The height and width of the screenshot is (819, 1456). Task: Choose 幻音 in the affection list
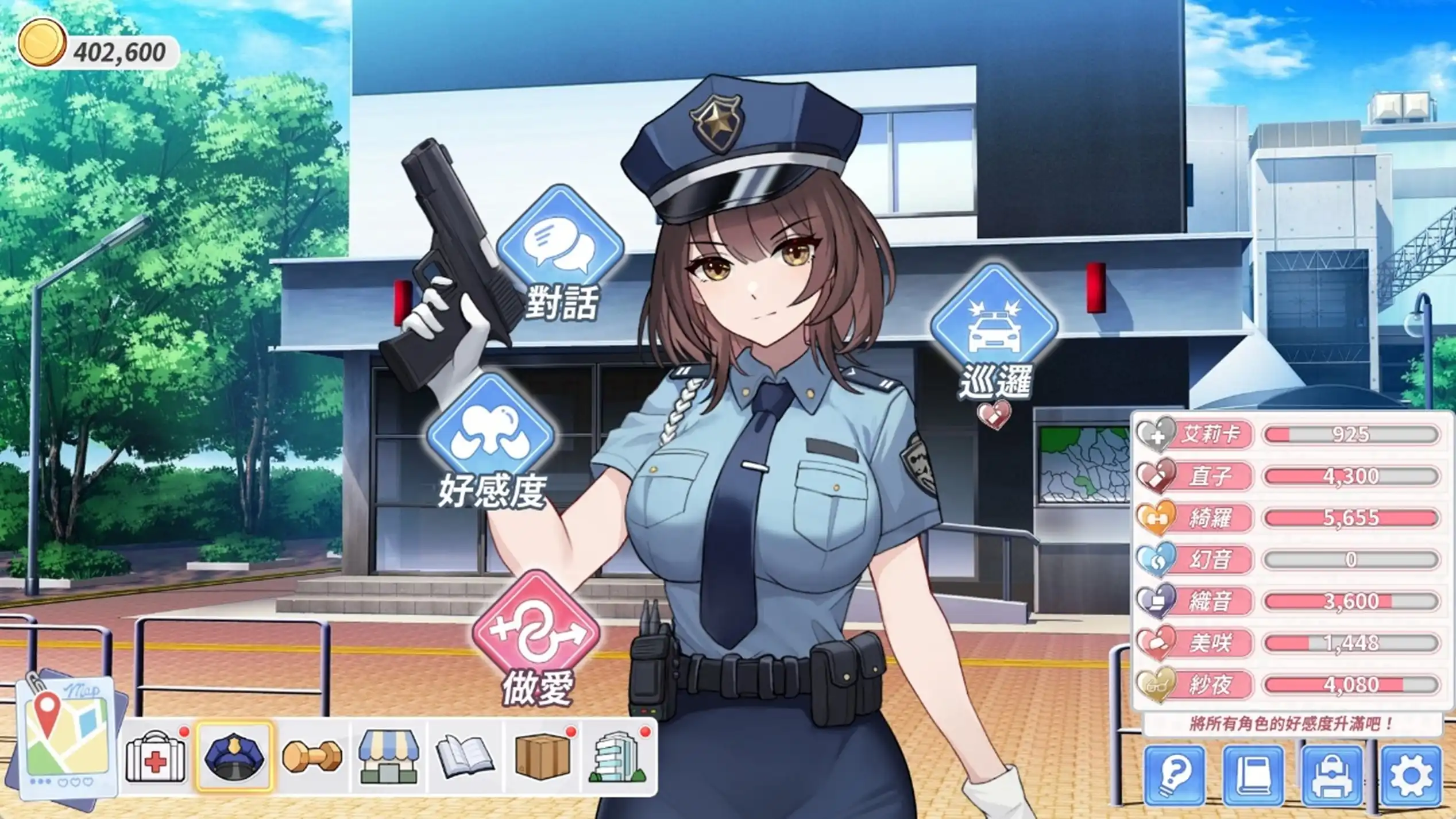[x=1211, y=559]
